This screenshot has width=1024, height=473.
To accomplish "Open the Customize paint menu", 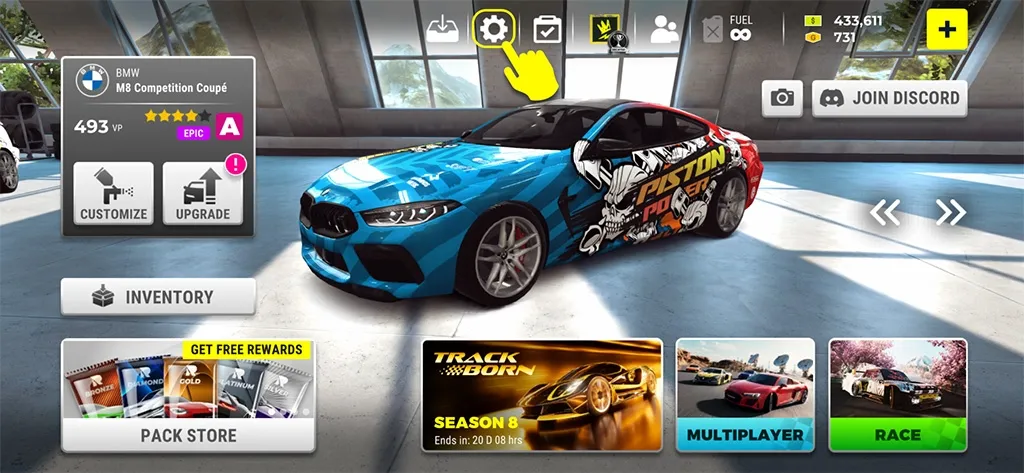I will 114,193.
